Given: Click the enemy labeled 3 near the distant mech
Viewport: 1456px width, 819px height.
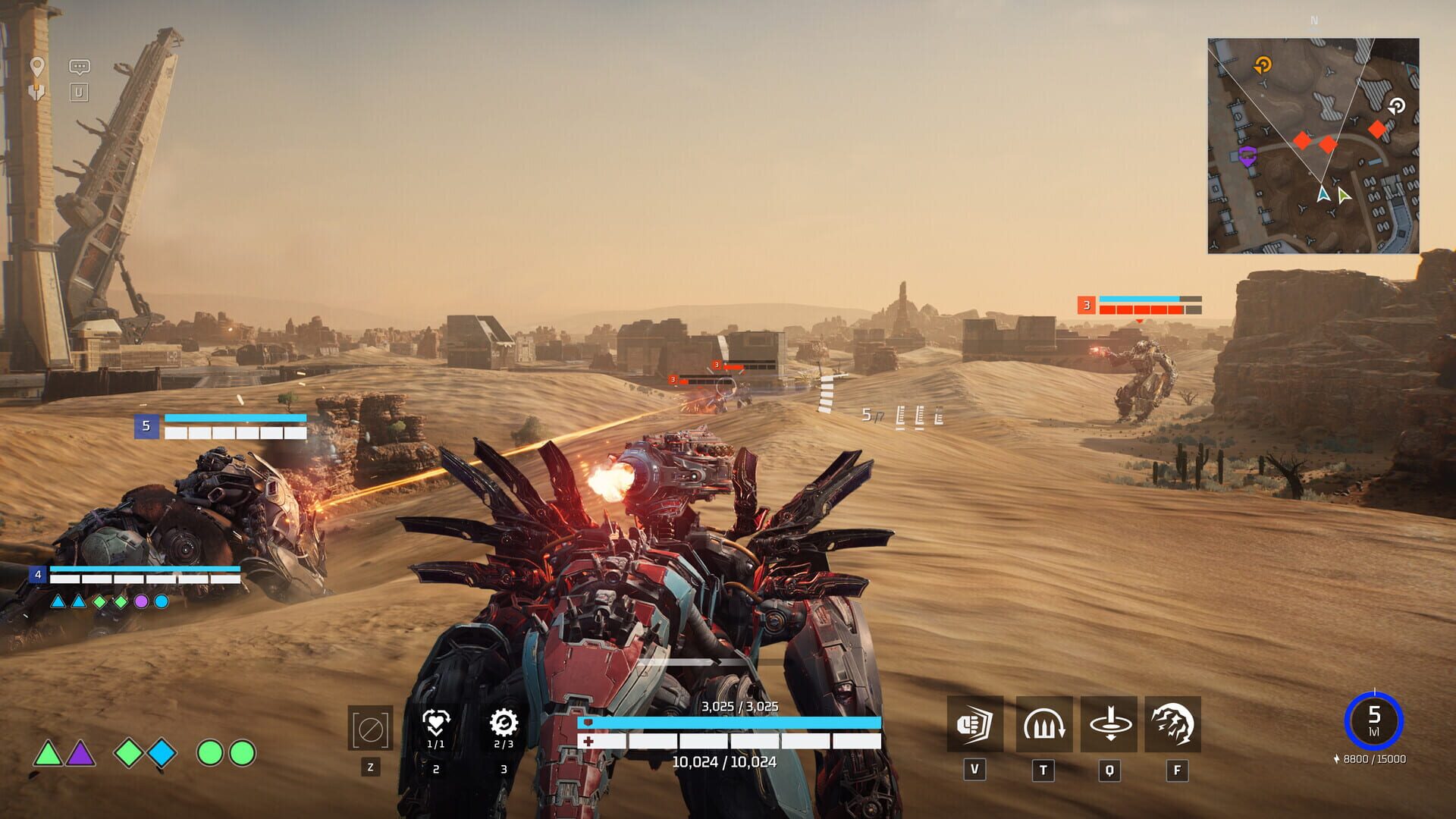Looking at the screenshot, I should pyautogui.click(x=1086, y=306).
